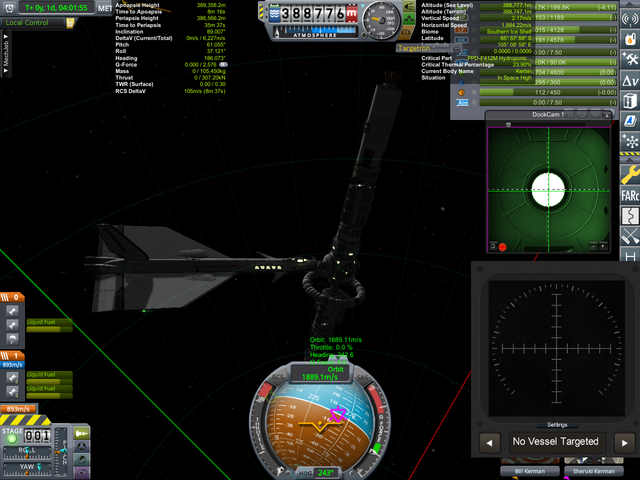Open the Local Control panel
Viewport: 640px width, 480px height.
pos(32,22)
